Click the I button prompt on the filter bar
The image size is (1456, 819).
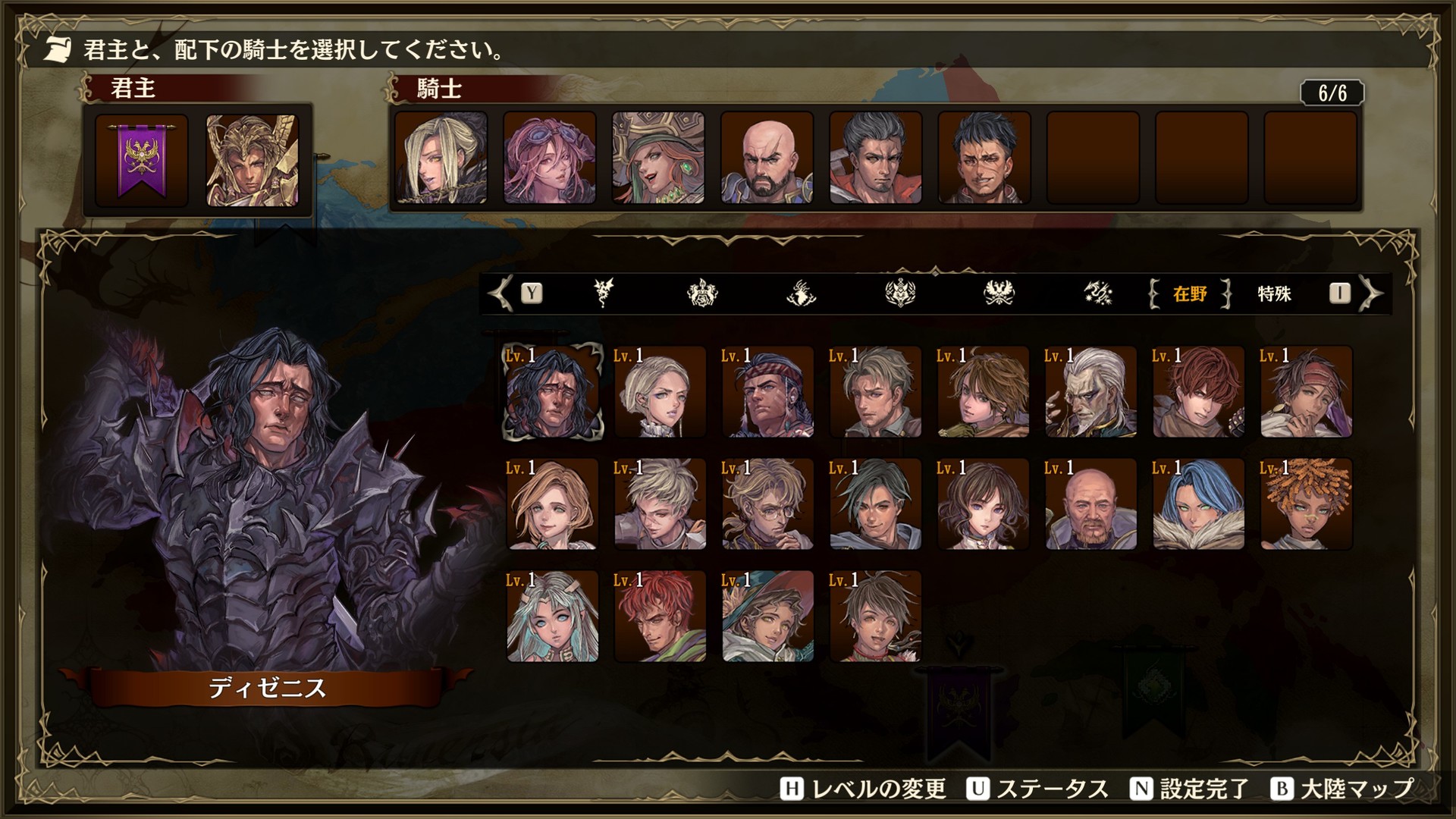(1342, 294)
